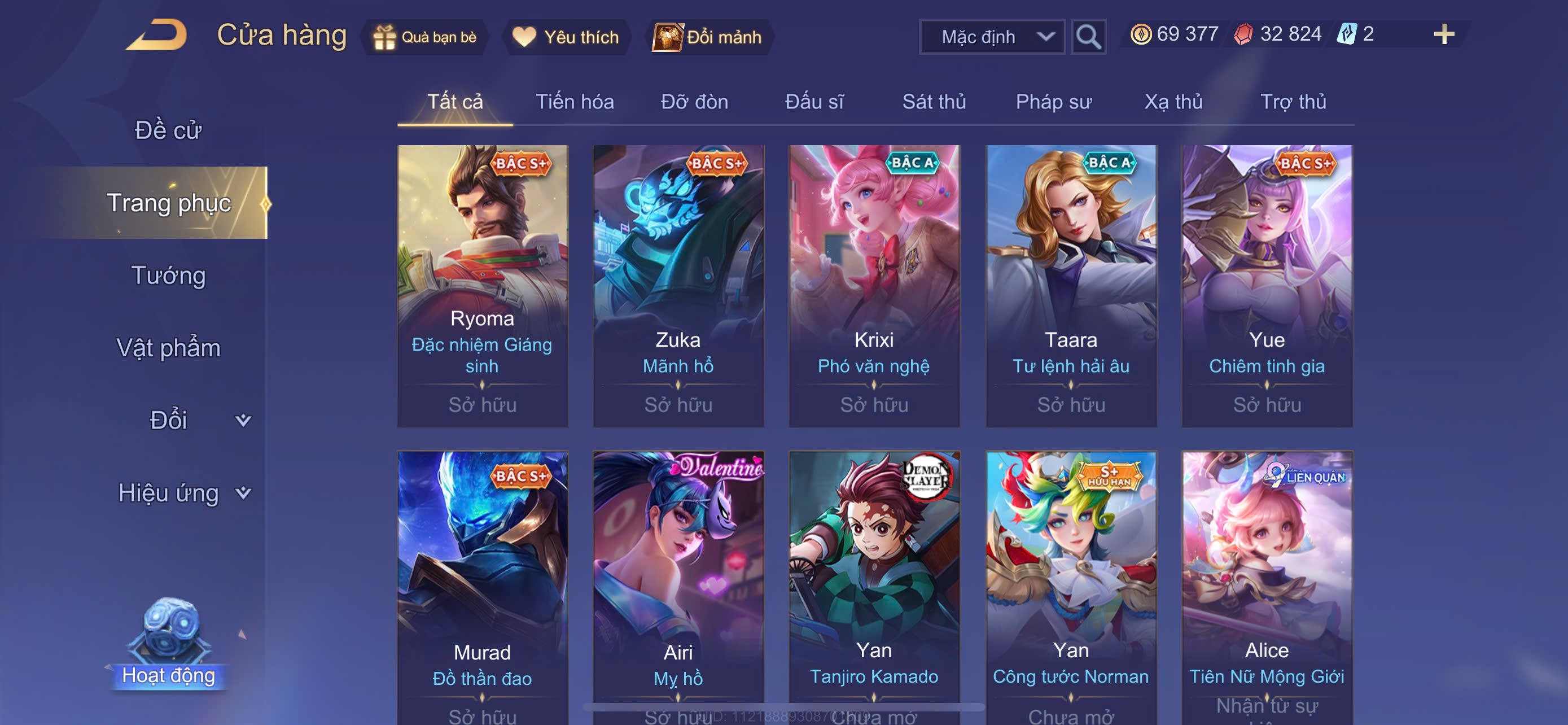Choose the Yan Tanjiro Kamado skin card
This screenshot has height=725, width=1568.
coord(874,584)
